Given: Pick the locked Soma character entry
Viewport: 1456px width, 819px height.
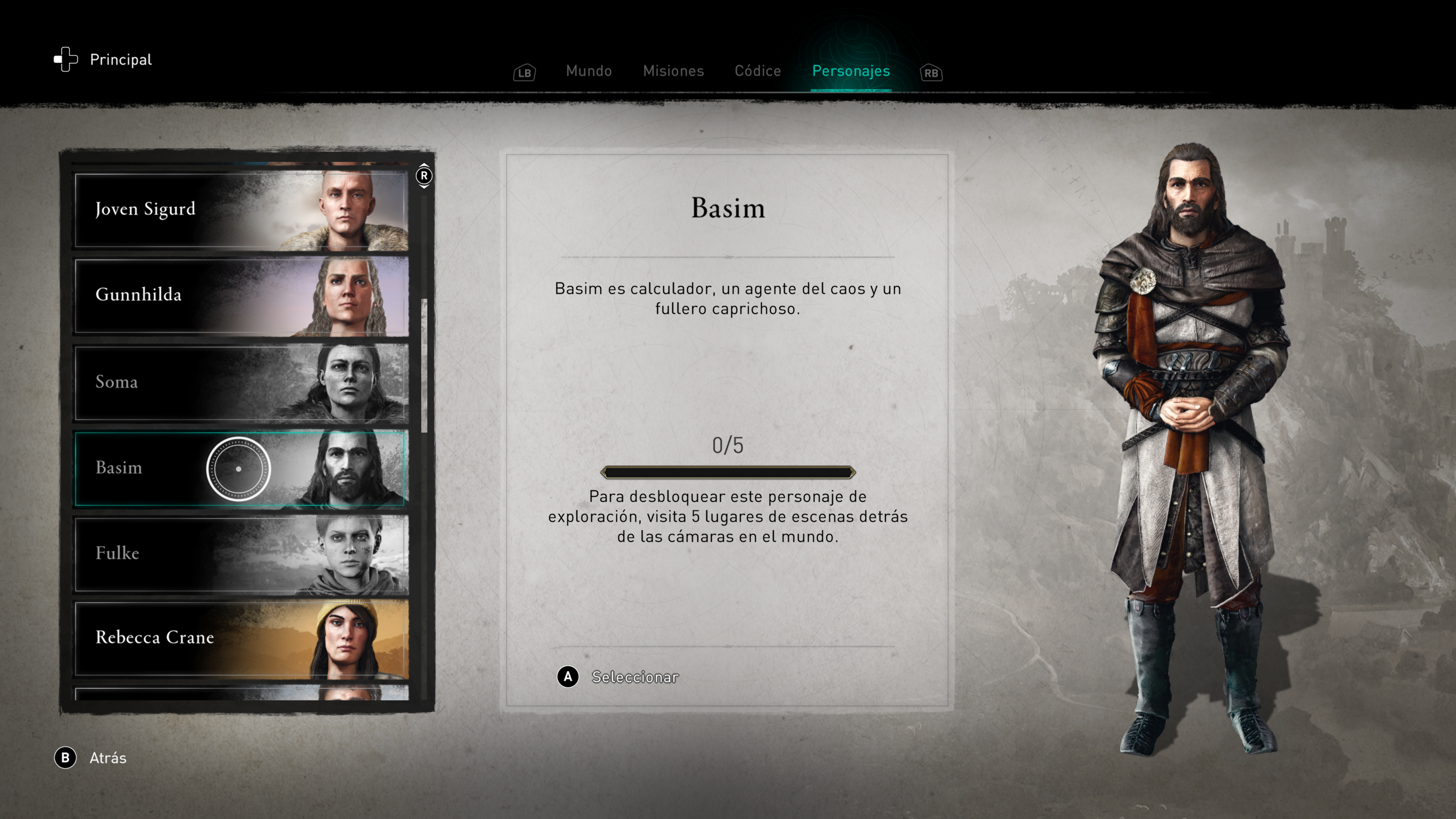Looking at the screenshot, I should tap(242, 383).
